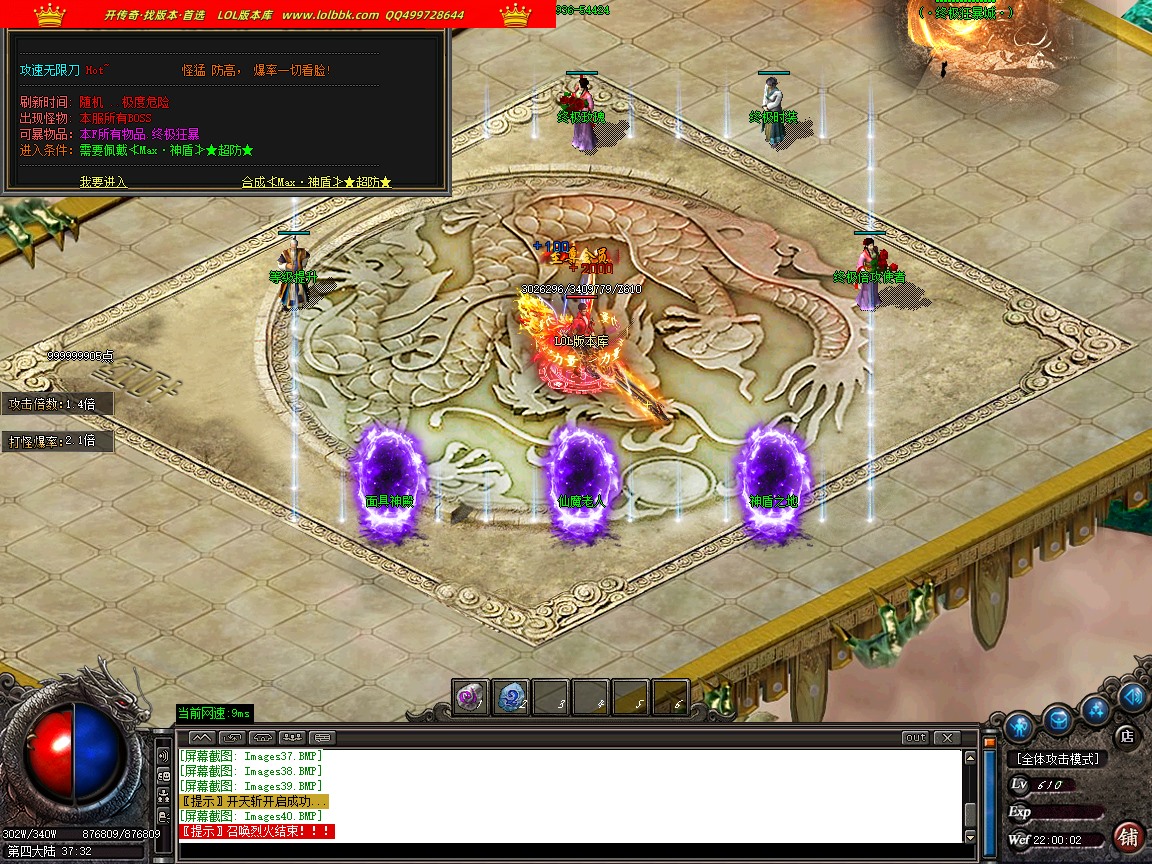
Task: Open the character sheet warrior icon
Action: 1019,724
